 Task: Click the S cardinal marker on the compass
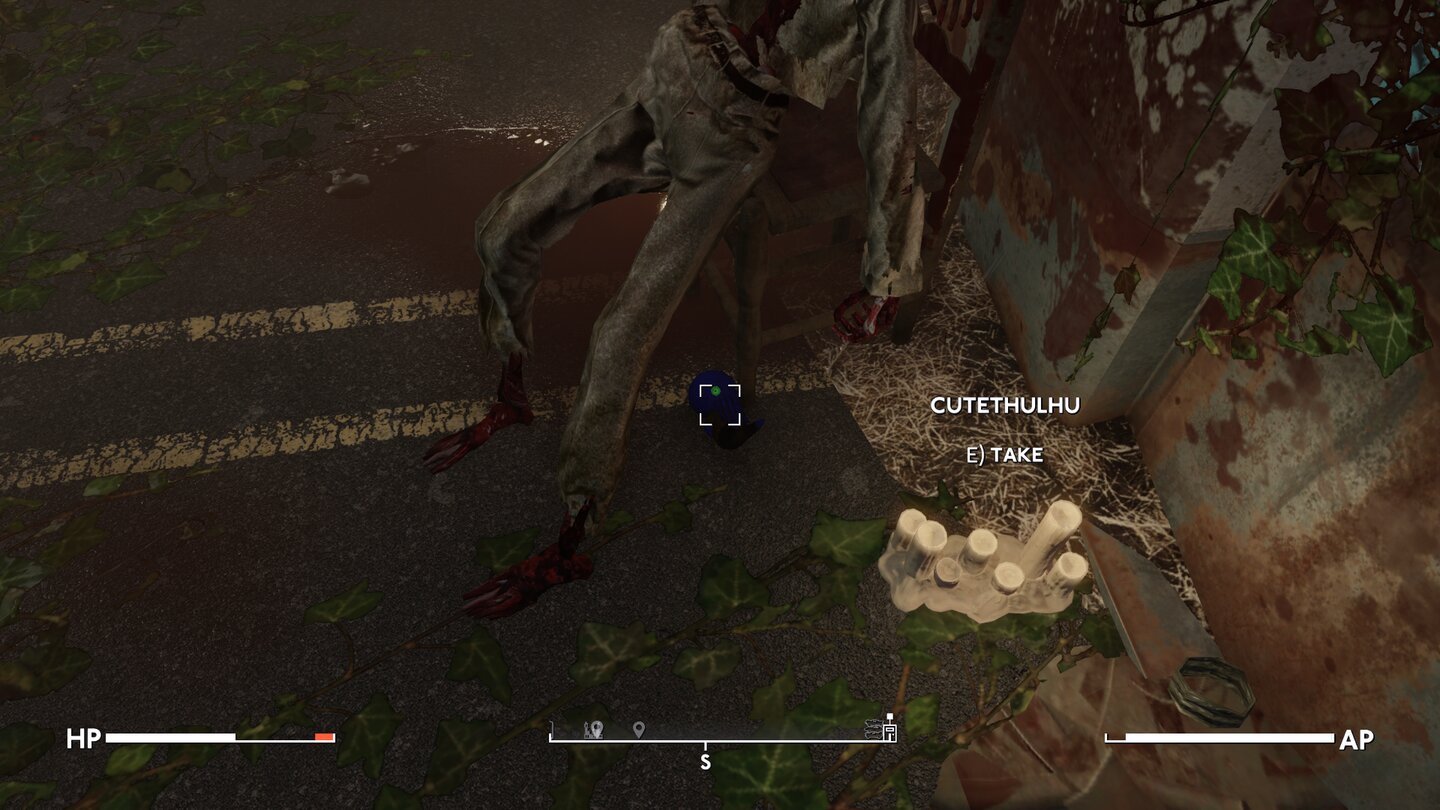point(706,760)
